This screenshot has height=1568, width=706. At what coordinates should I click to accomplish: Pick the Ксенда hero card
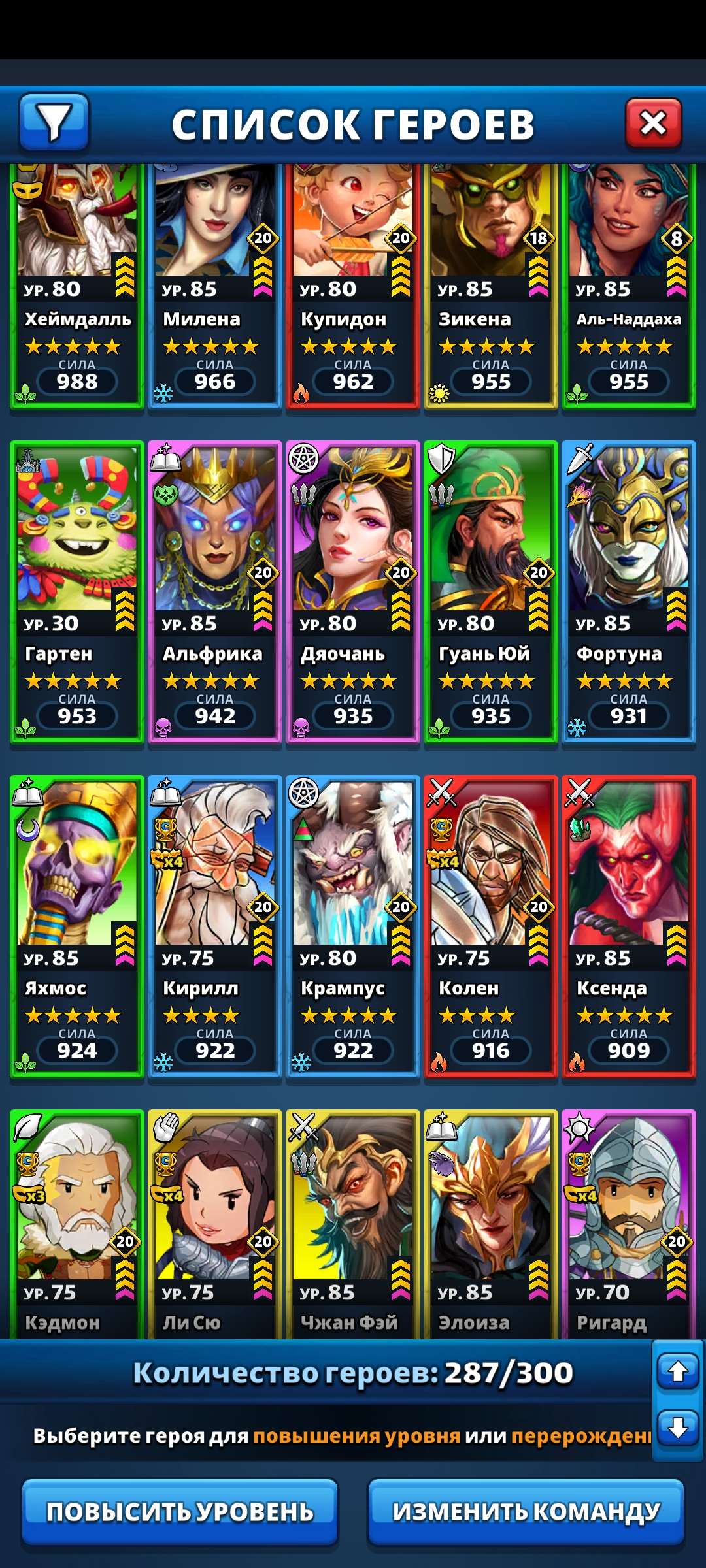tap(629, 926)
